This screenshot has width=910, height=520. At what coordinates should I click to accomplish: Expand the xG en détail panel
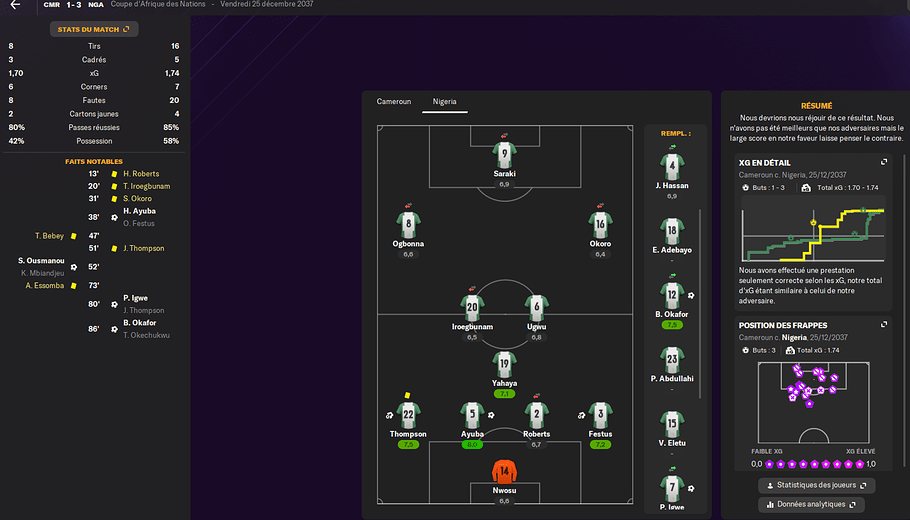[883, 162]
